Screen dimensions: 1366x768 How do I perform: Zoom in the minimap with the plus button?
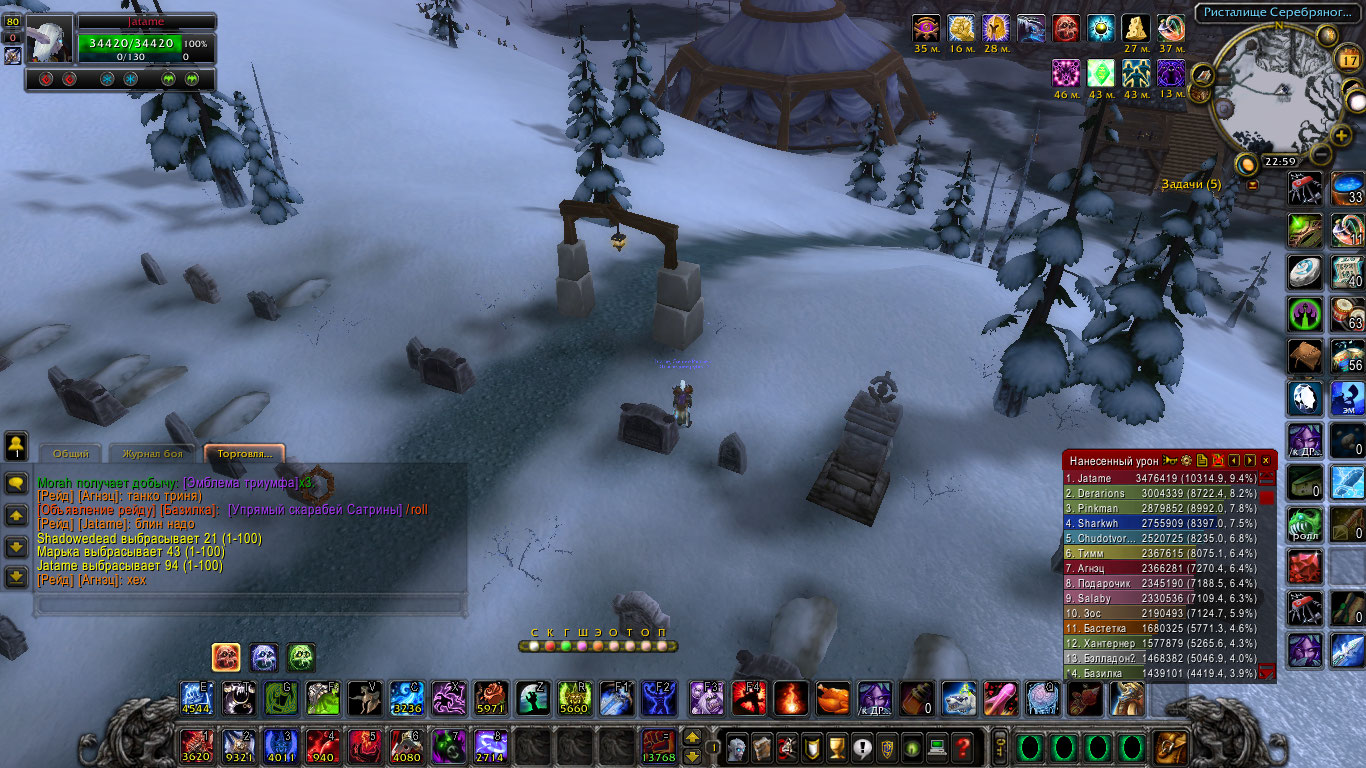click(1341, 136)
